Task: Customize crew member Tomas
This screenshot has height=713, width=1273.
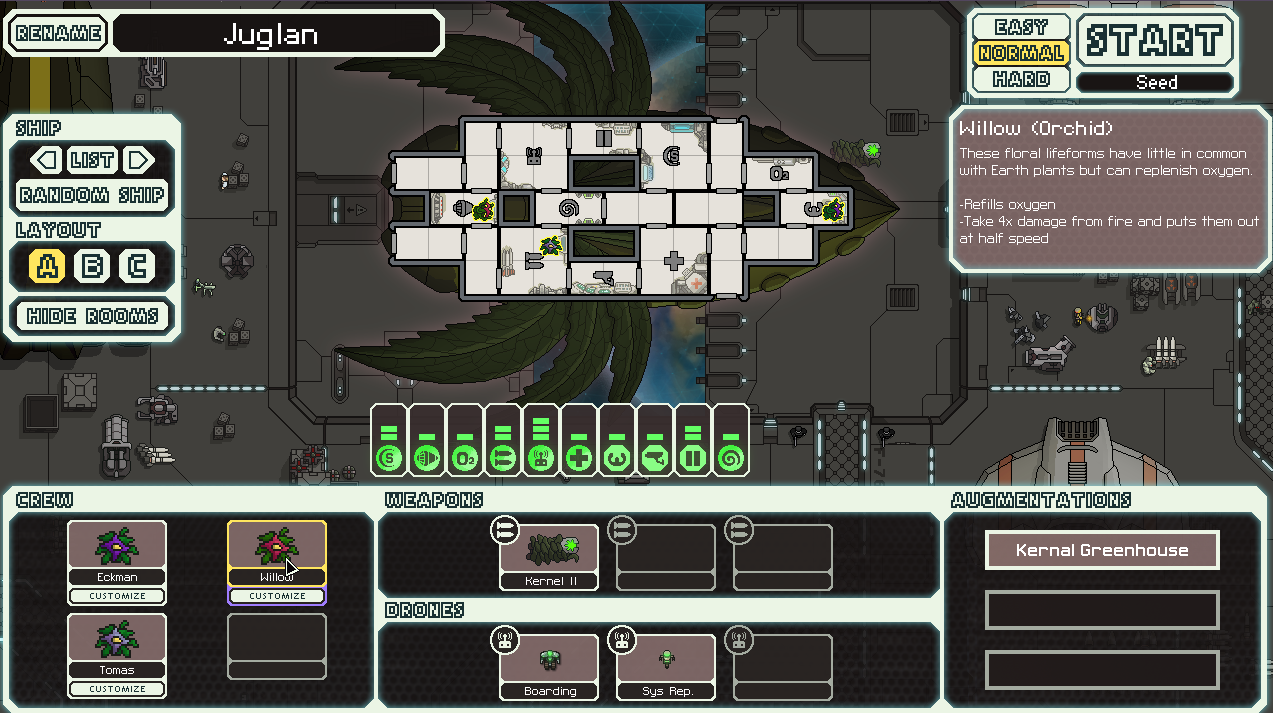Action: (x=117, y=689)
